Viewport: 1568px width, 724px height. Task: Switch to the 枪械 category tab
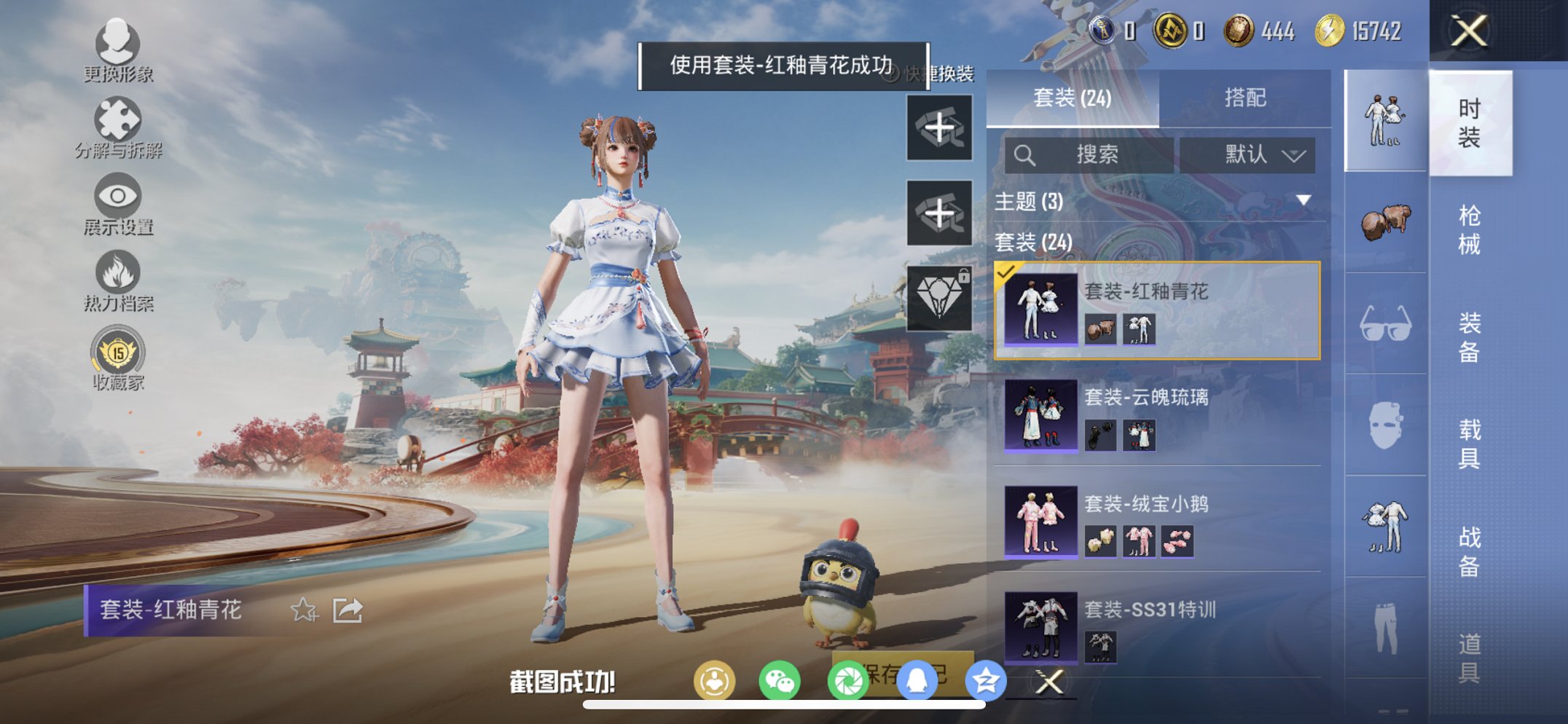pyautogui.click(x=1469, y=228)
